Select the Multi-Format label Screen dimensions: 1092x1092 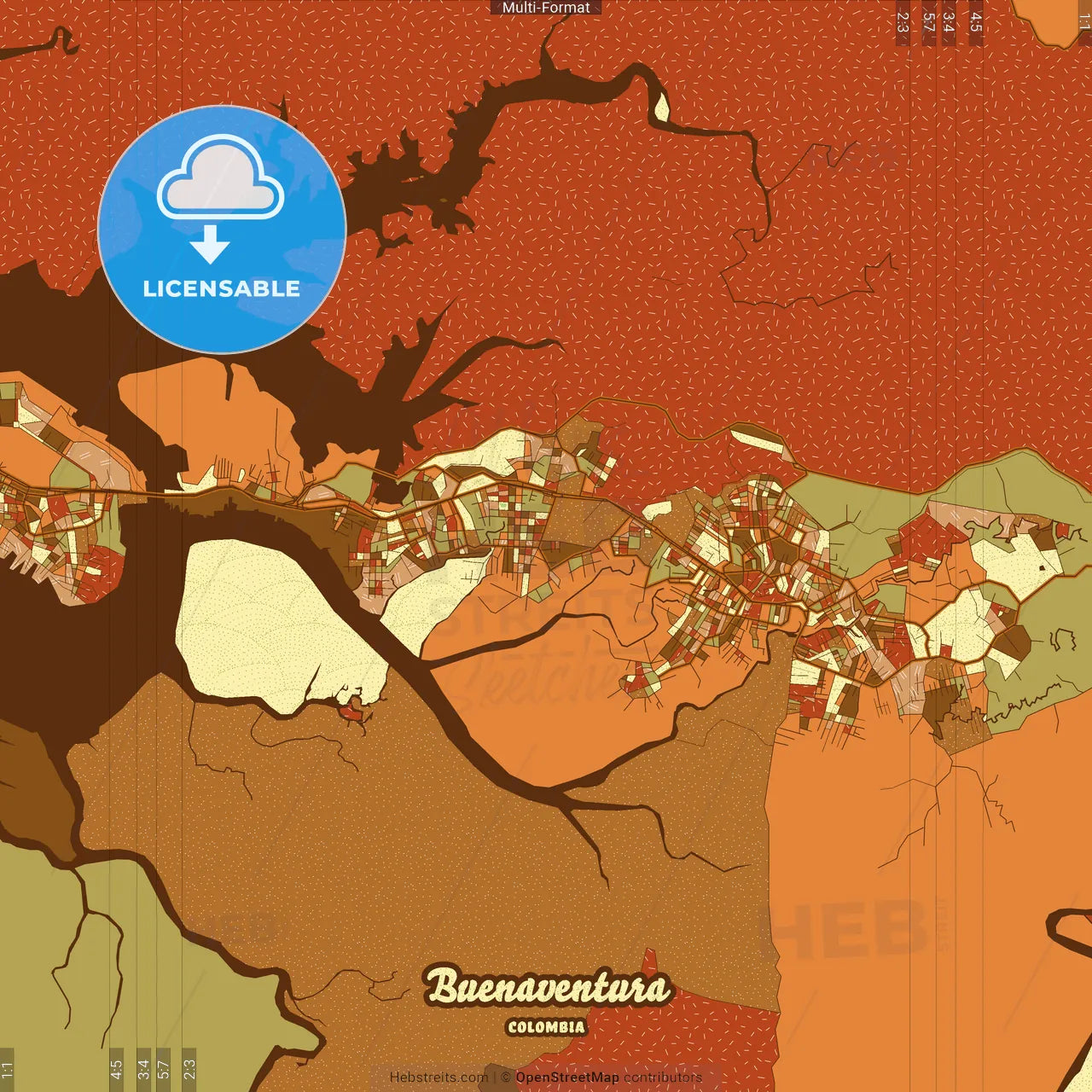click(546, 8)
